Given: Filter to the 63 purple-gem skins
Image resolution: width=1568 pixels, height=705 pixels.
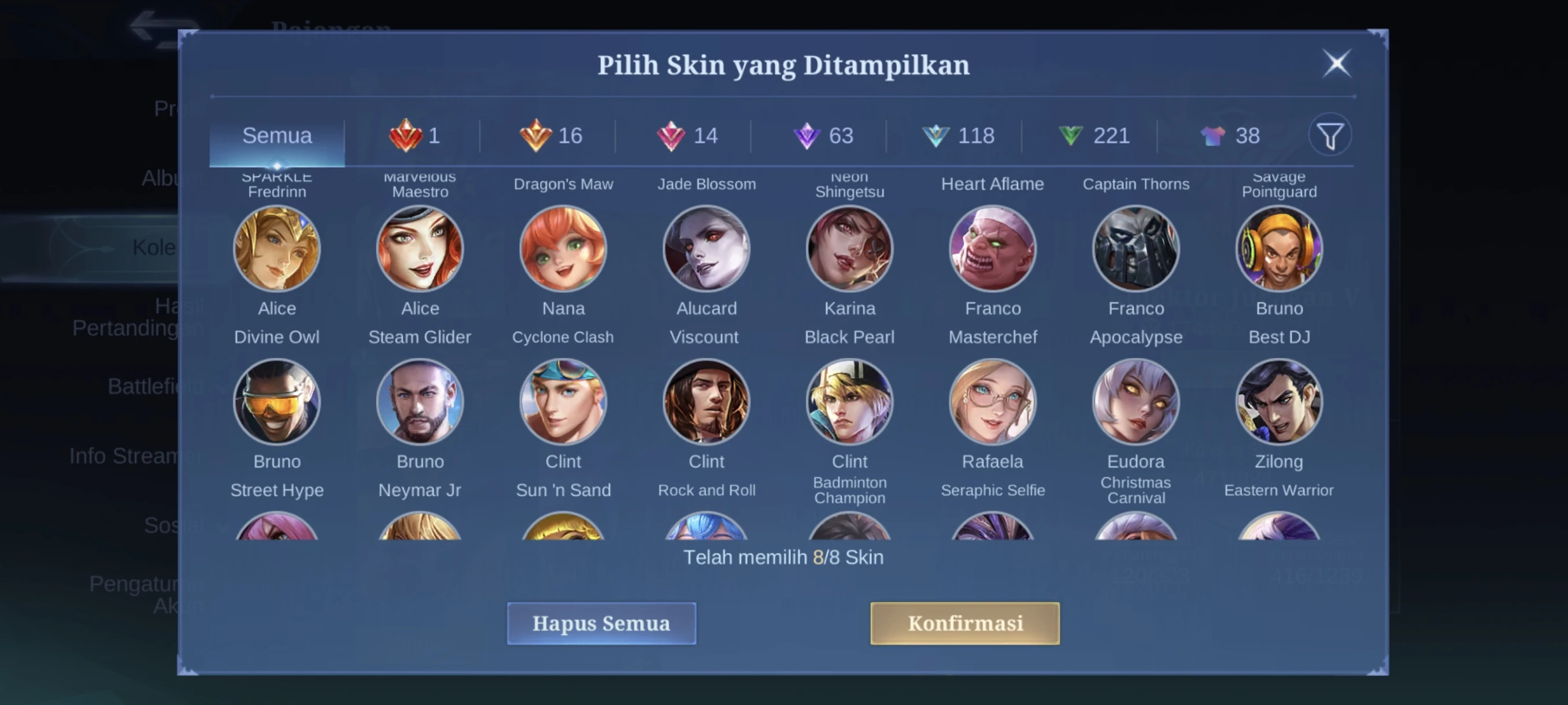Looking at the screenshot, I should click(x=823, y=136).
